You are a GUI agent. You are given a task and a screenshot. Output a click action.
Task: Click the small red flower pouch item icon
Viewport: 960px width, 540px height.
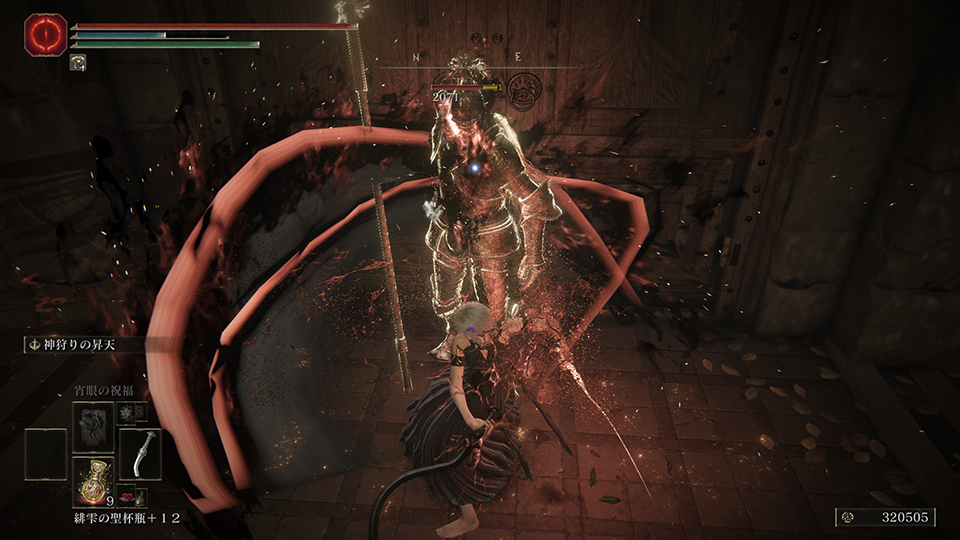click(128, 496)
